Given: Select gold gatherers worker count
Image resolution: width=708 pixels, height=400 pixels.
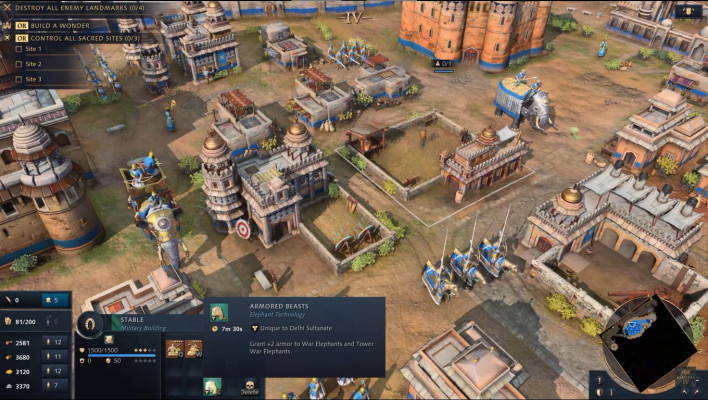Looking at the screenshot, I should pyautogui.click(x=56, y=371).
